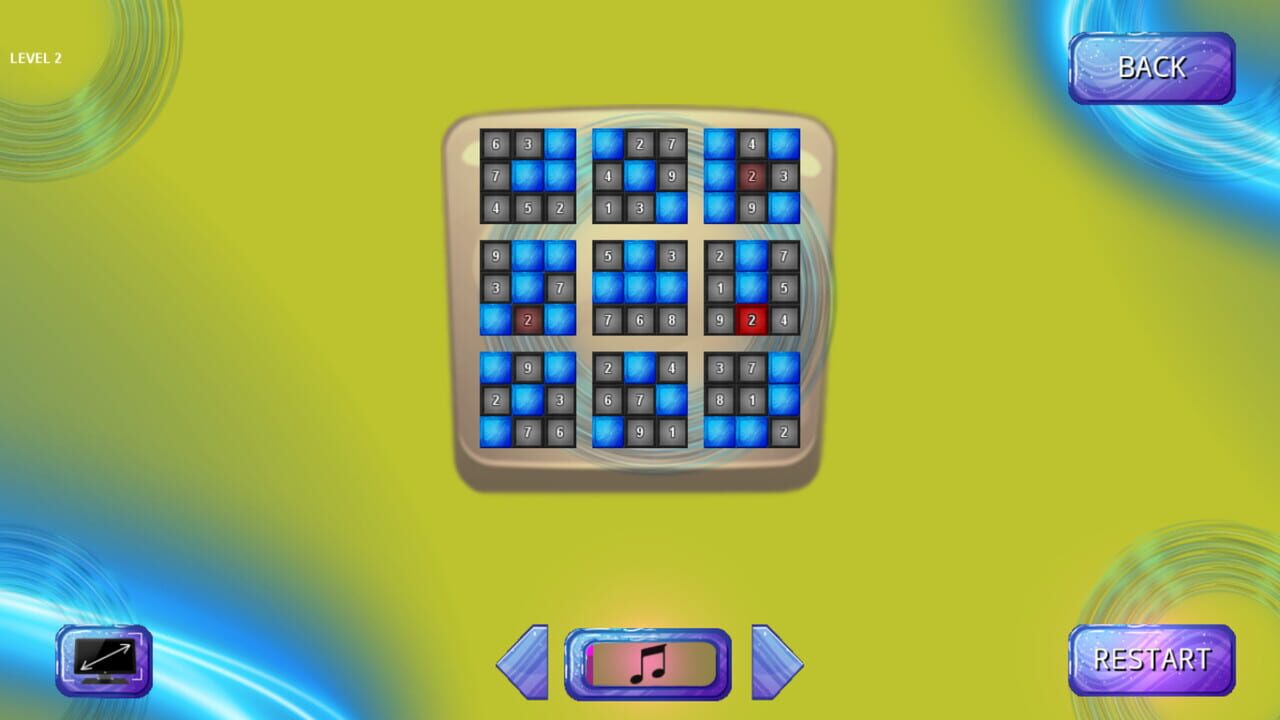This screenshot has height=720, width=1280.
Task: Click the red 2 in the middle-right block
Action: point(753,320)
